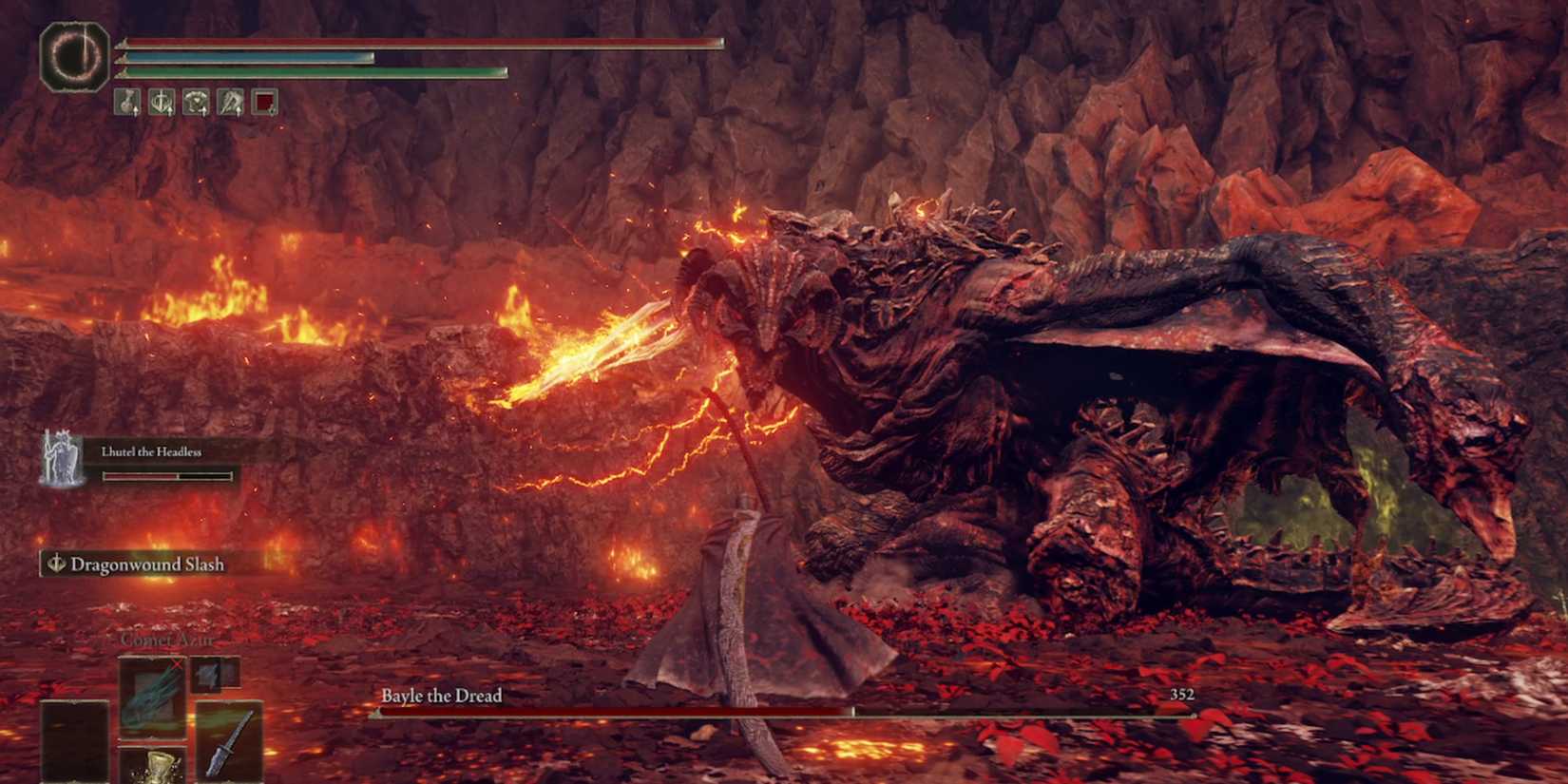
Task: Click the "Comet Azur" spell name text
Action: point(166,640)
